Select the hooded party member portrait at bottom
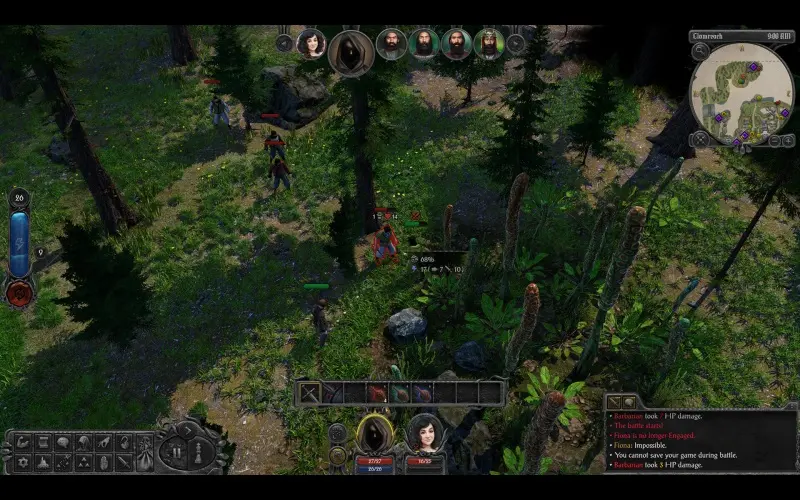The image size is (800, 500). point(374,434)
